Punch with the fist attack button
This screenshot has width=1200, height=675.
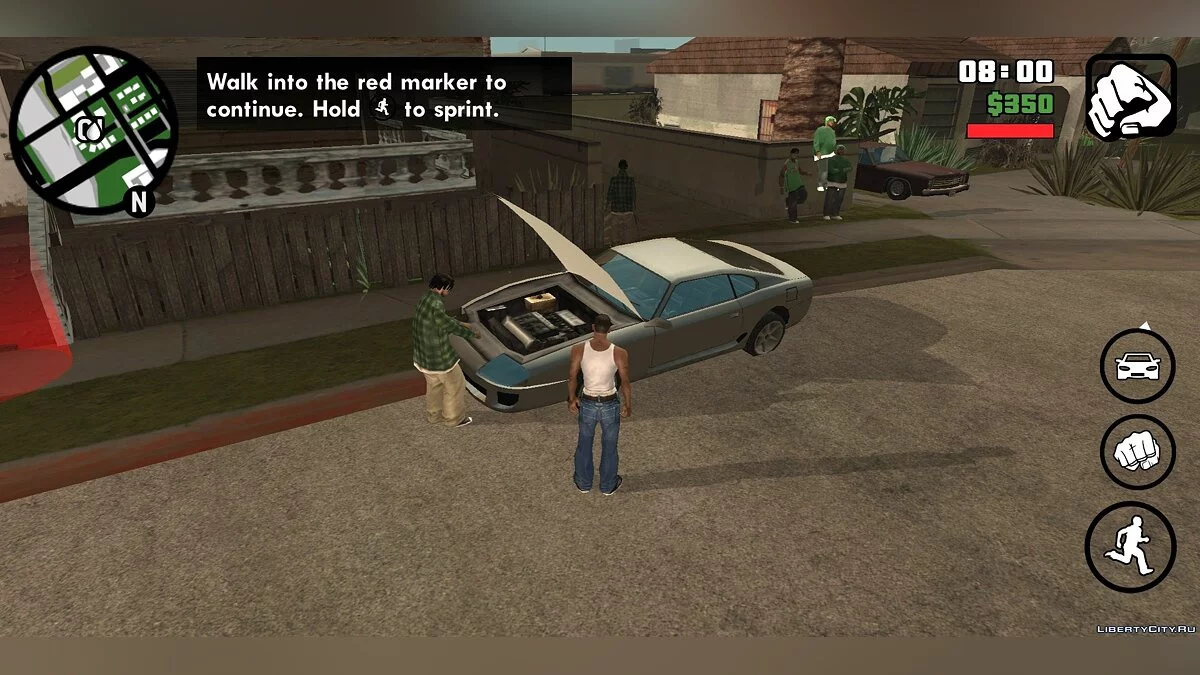coord(1137,452)
